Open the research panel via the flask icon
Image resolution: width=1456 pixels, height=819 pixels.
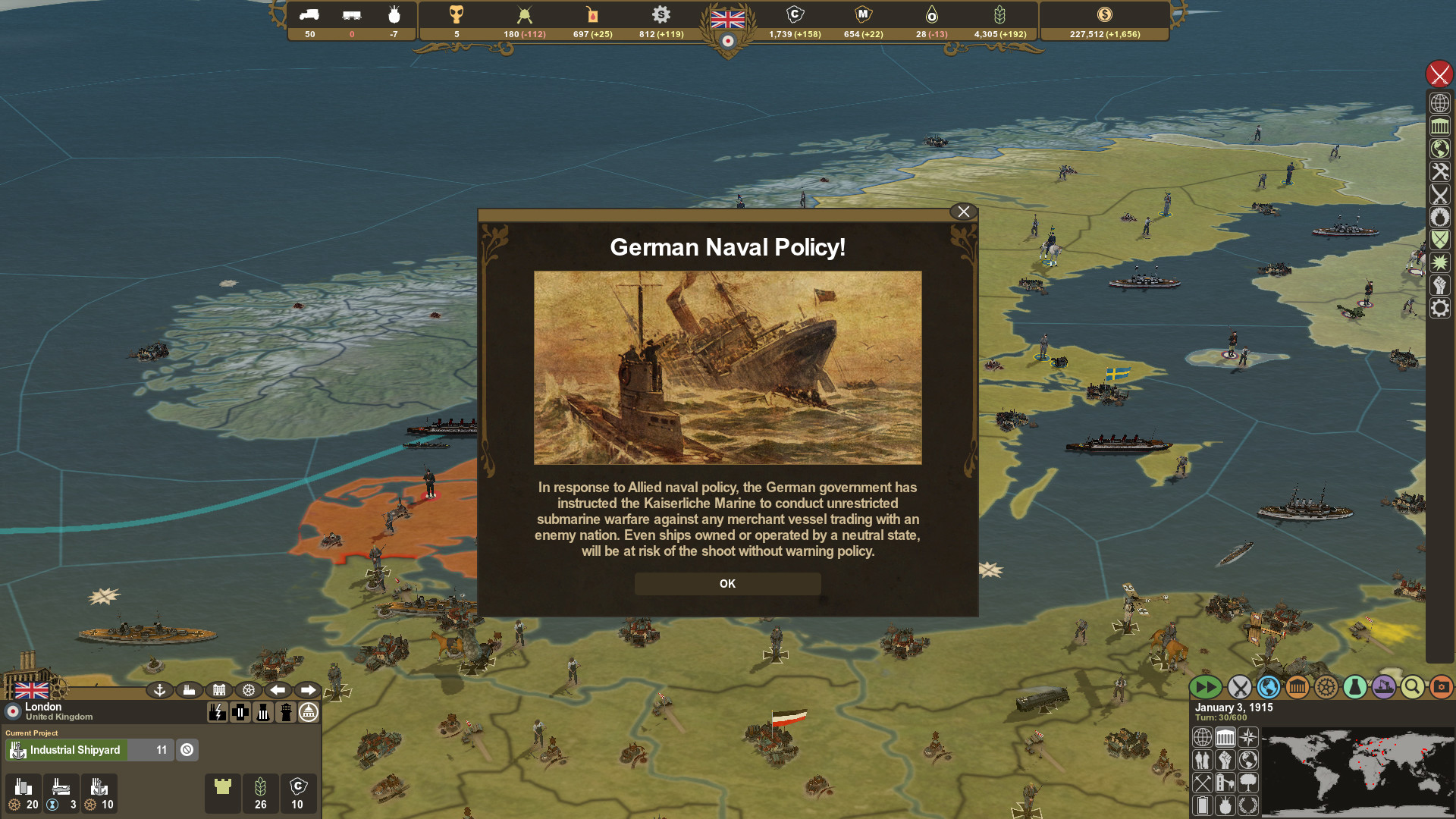[x=1354, y=688]
